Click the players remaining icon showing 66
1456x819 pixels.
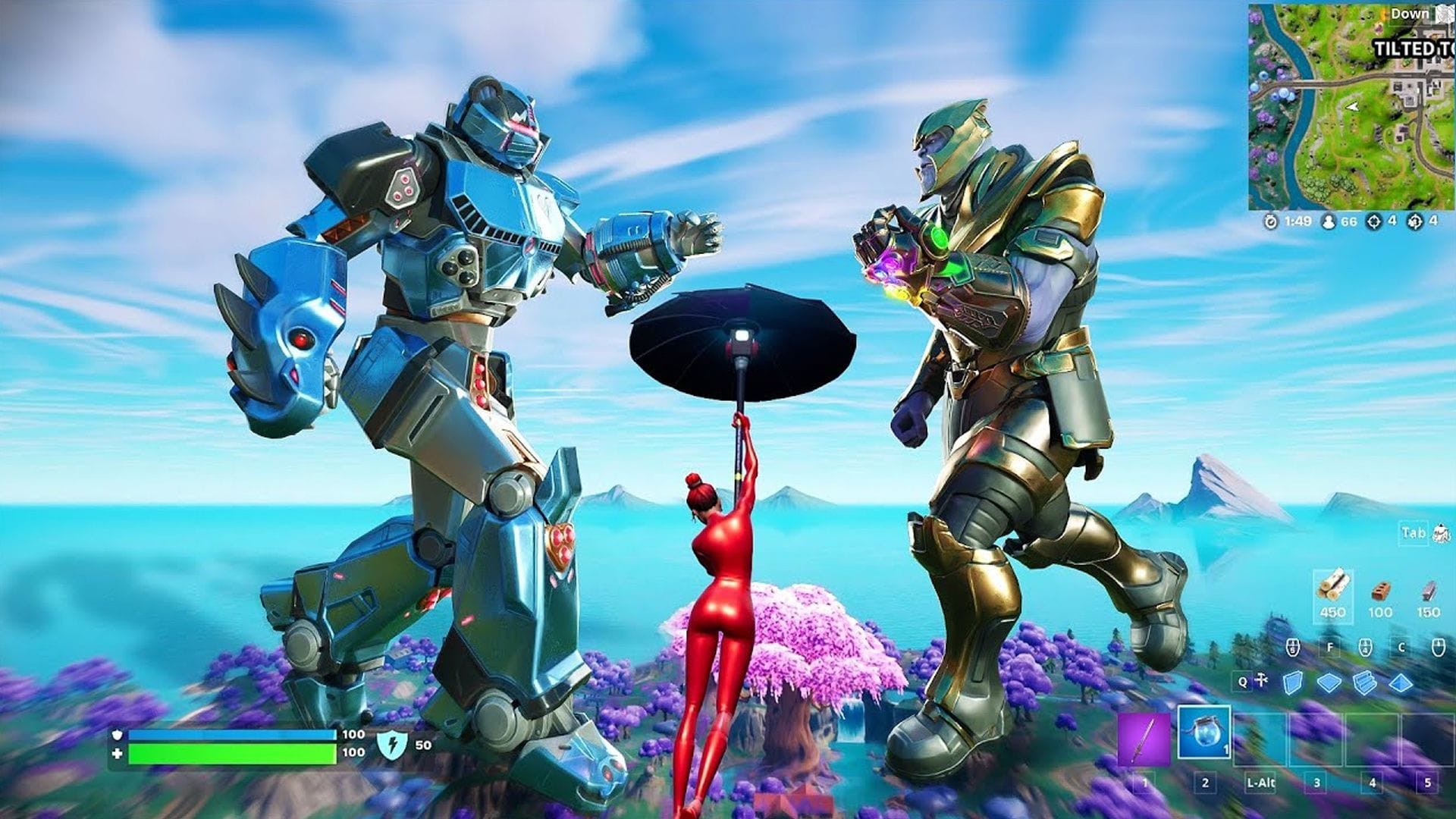[1329, 222]
